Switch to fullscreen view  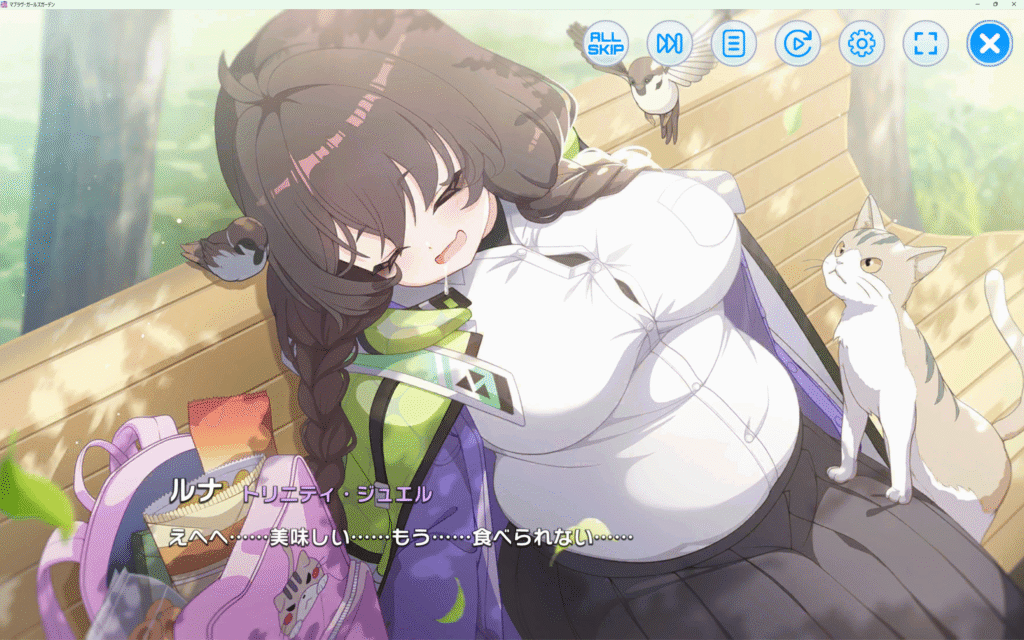point(925,43)
